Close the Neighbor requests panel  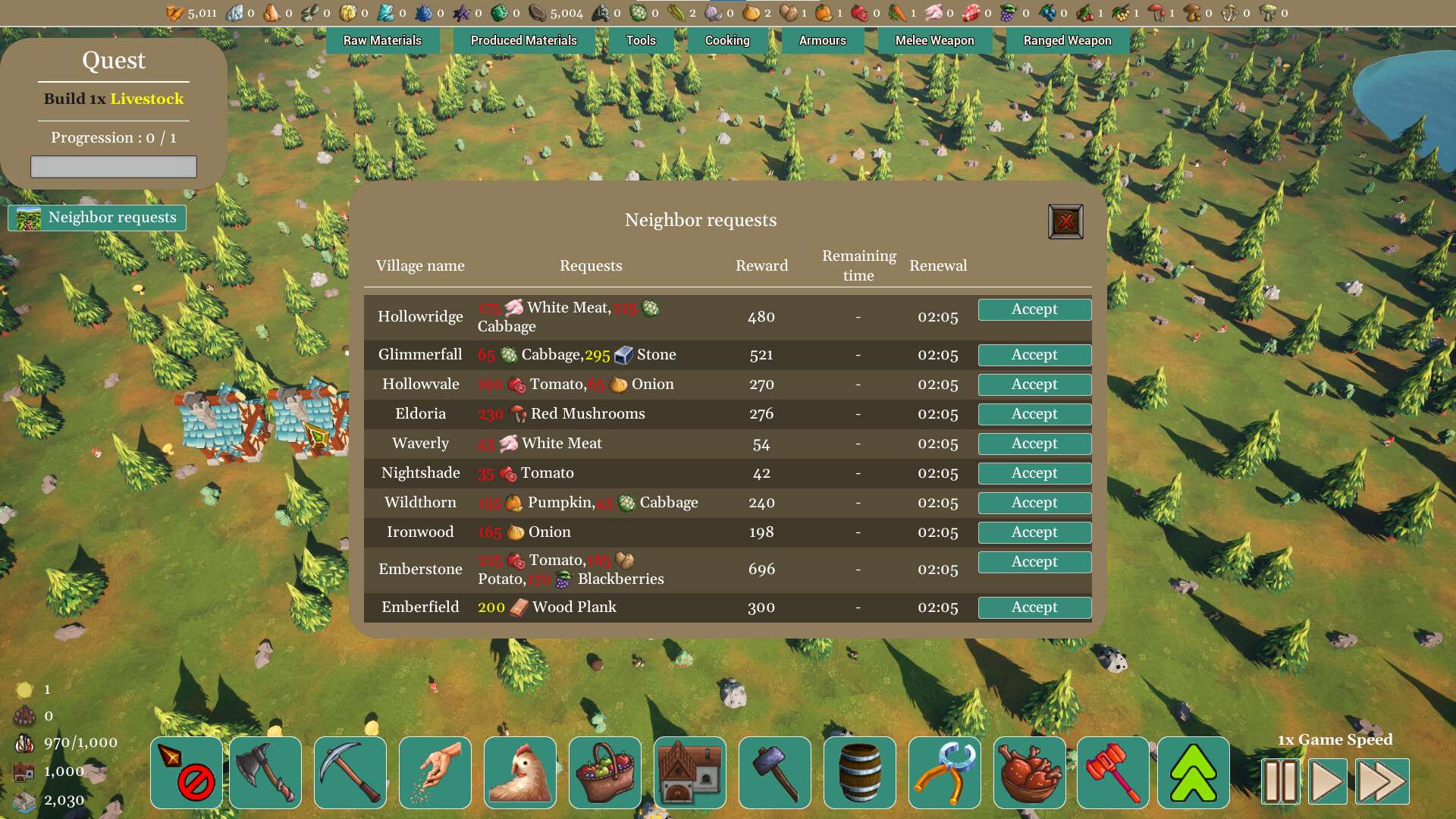pos(1065,221)
